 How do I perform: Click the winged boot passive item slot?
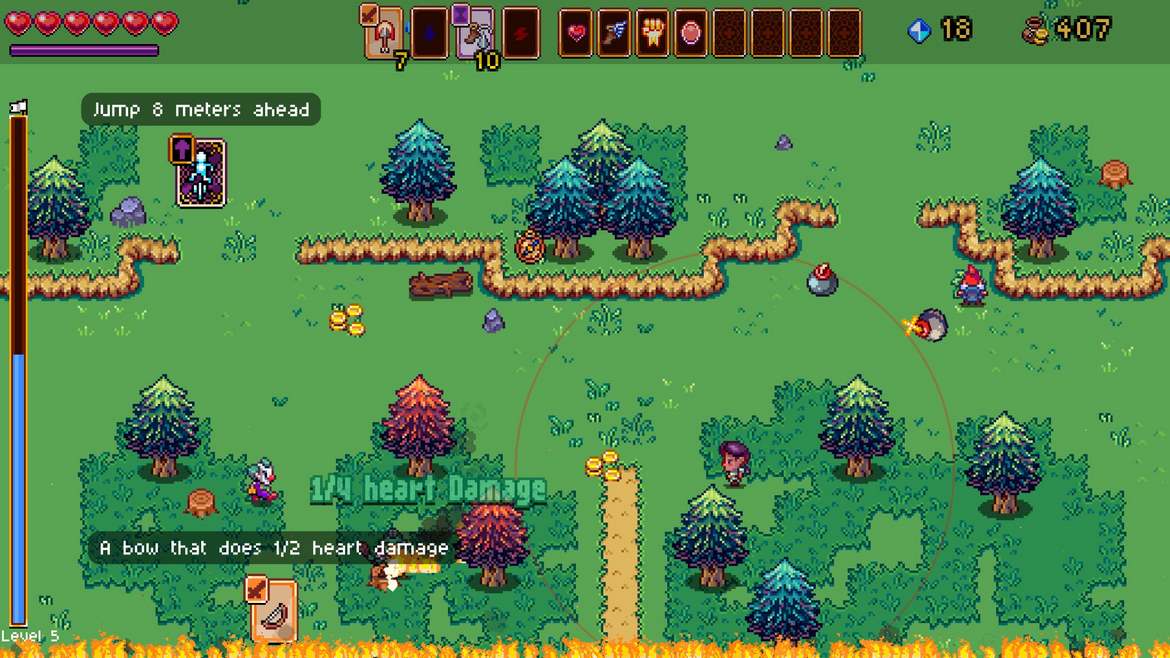[x=614, y=33]
